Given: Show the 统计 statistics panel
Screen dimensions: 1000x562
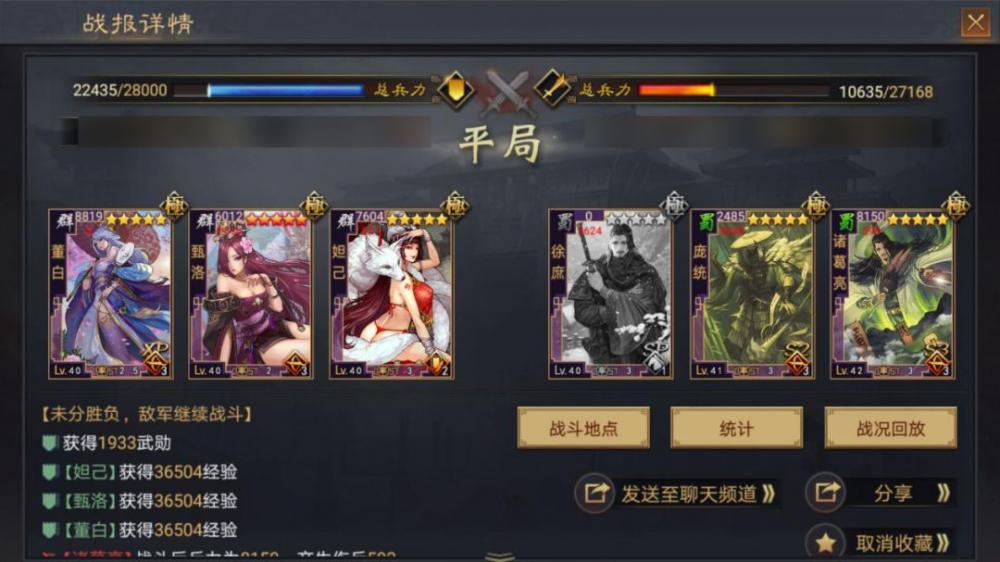Looking at the screenshot, I should (x=736, y=428).
